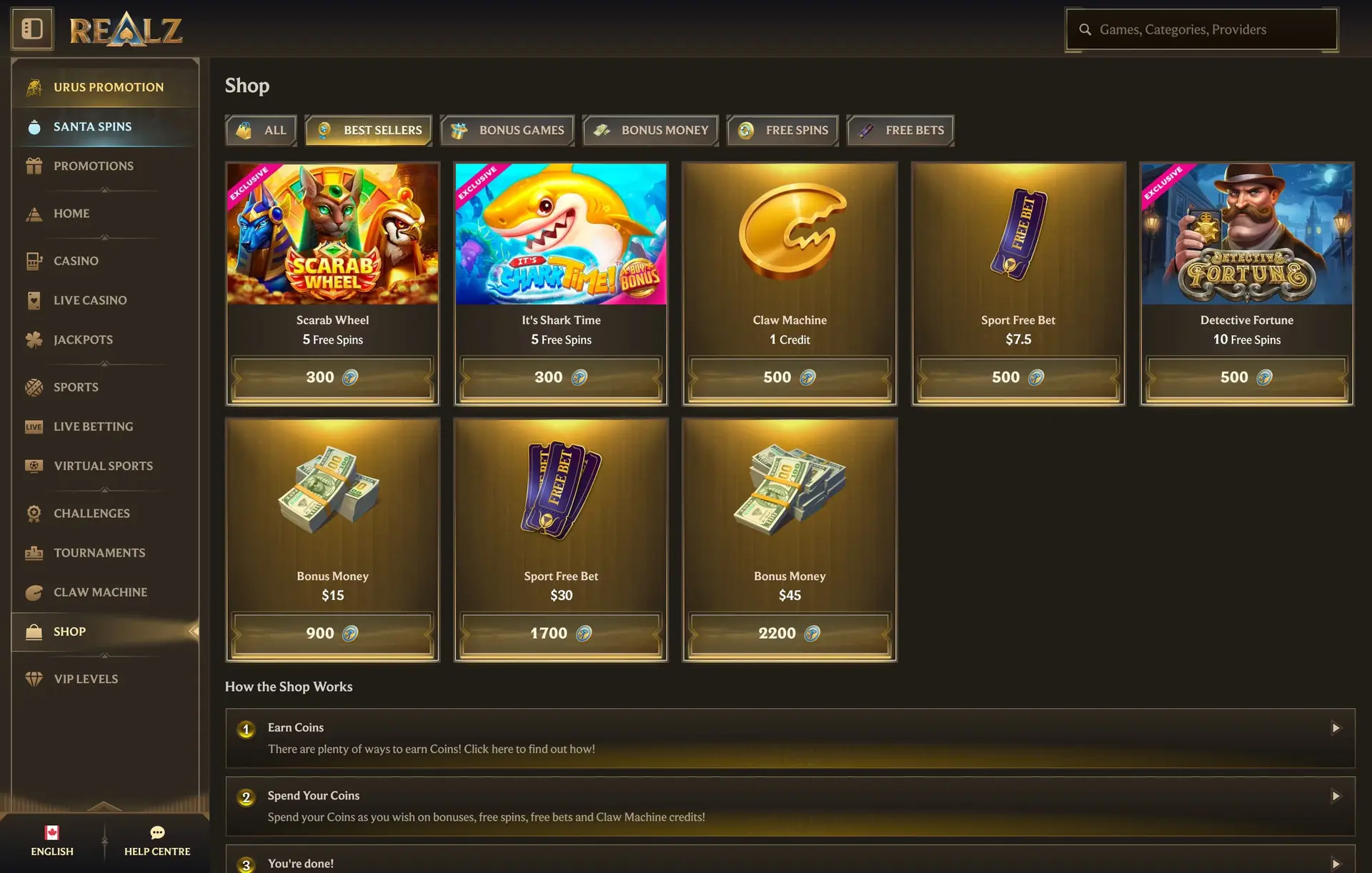The image size is (1372, 873).
Task: Select VIP Levels in sidebar
Action: (x=86, y=679)
